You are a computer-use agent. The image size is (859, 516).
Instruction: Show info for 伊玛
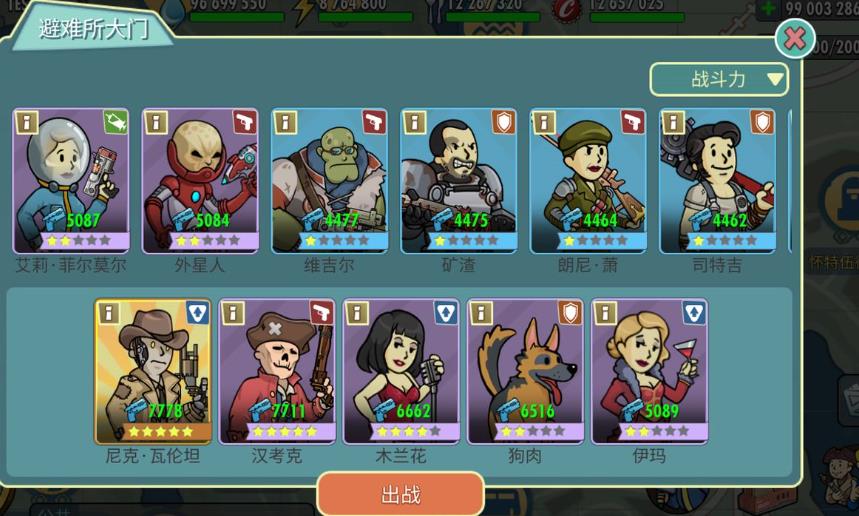click(605, 313)
